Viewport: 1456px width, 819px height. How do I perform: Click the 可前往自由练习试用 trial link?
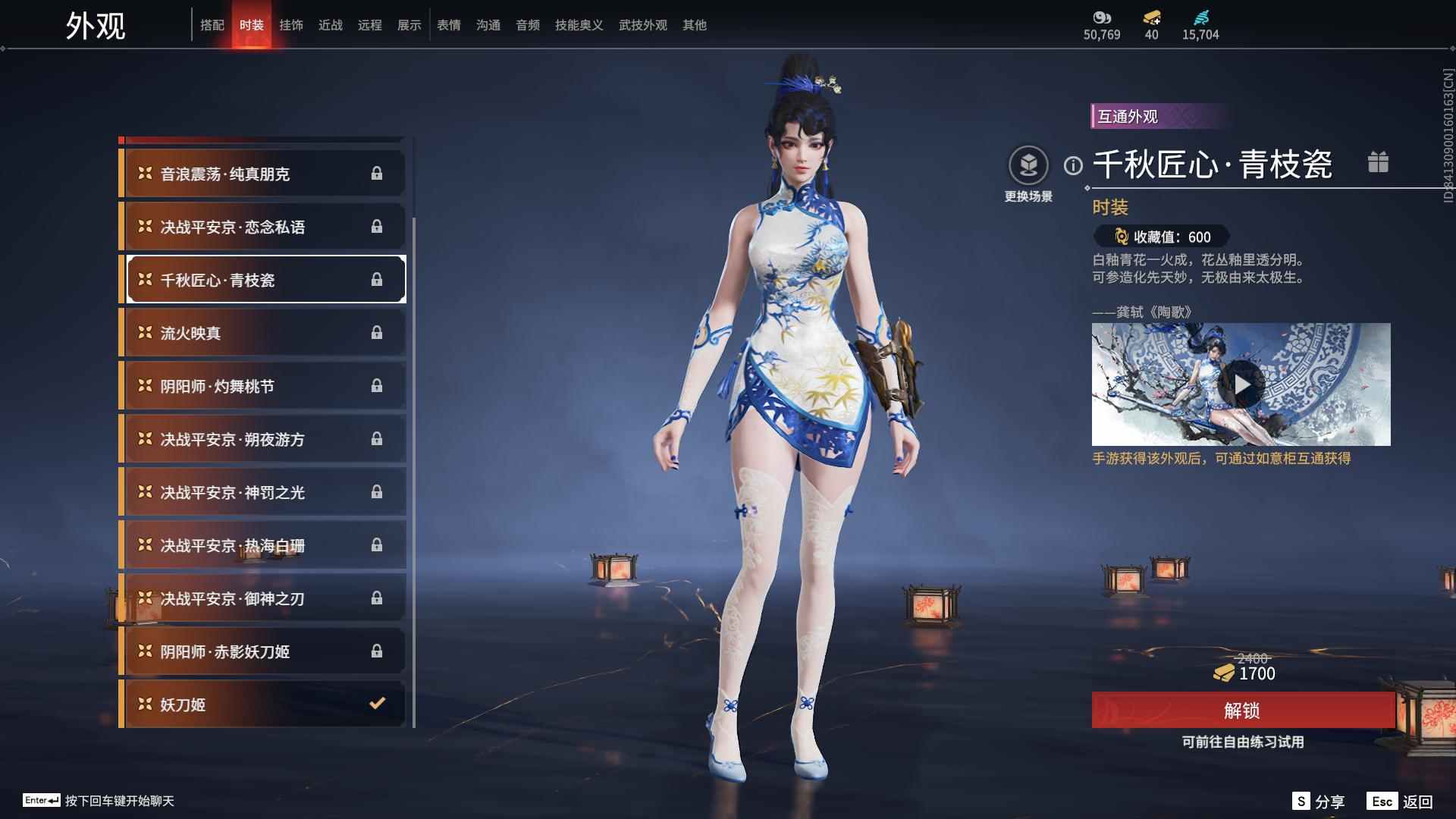pos(1243,743)
